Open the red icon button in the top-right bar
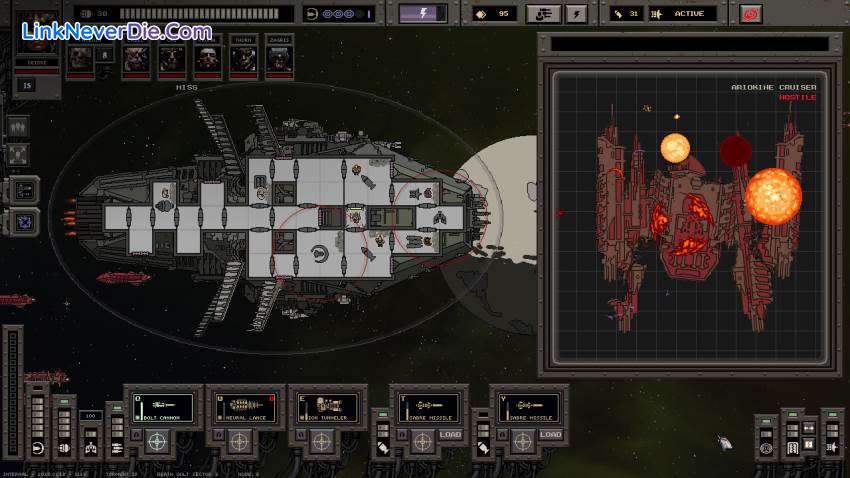This screenshot has width=850, height=478. click(x=750, y=14)
